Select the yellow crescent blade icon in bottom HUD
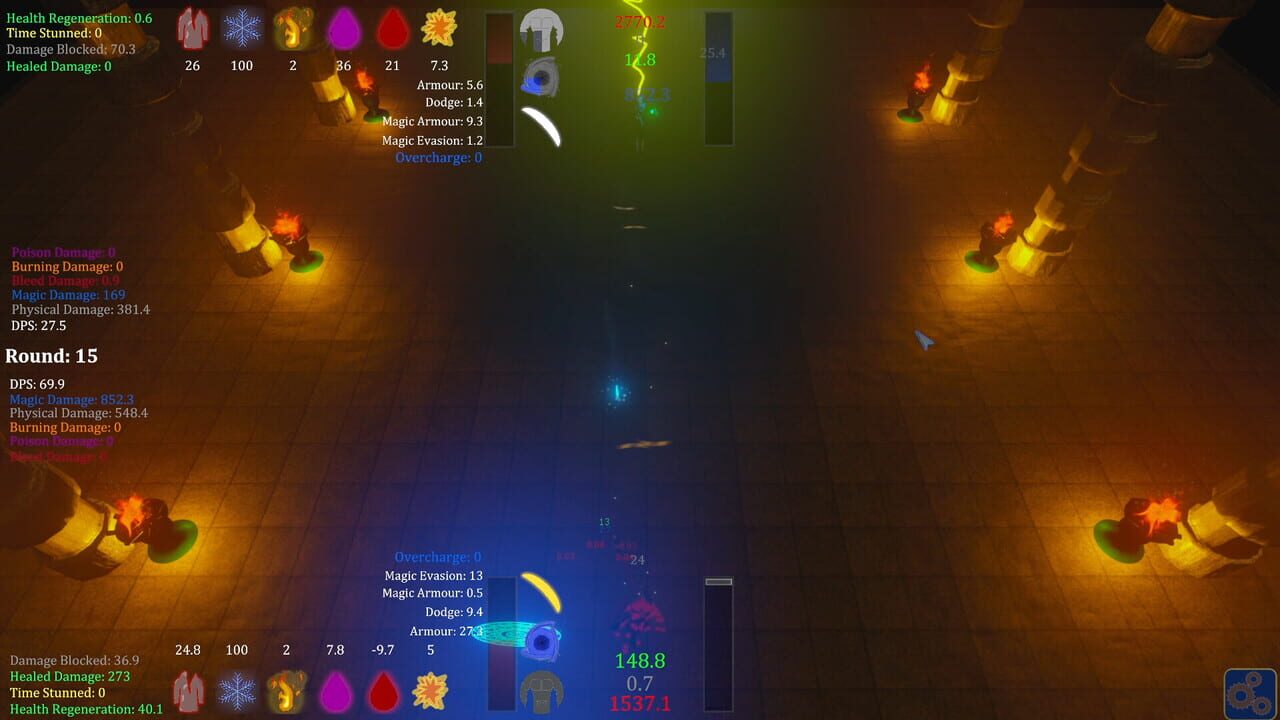 click(x=540, y=592)
